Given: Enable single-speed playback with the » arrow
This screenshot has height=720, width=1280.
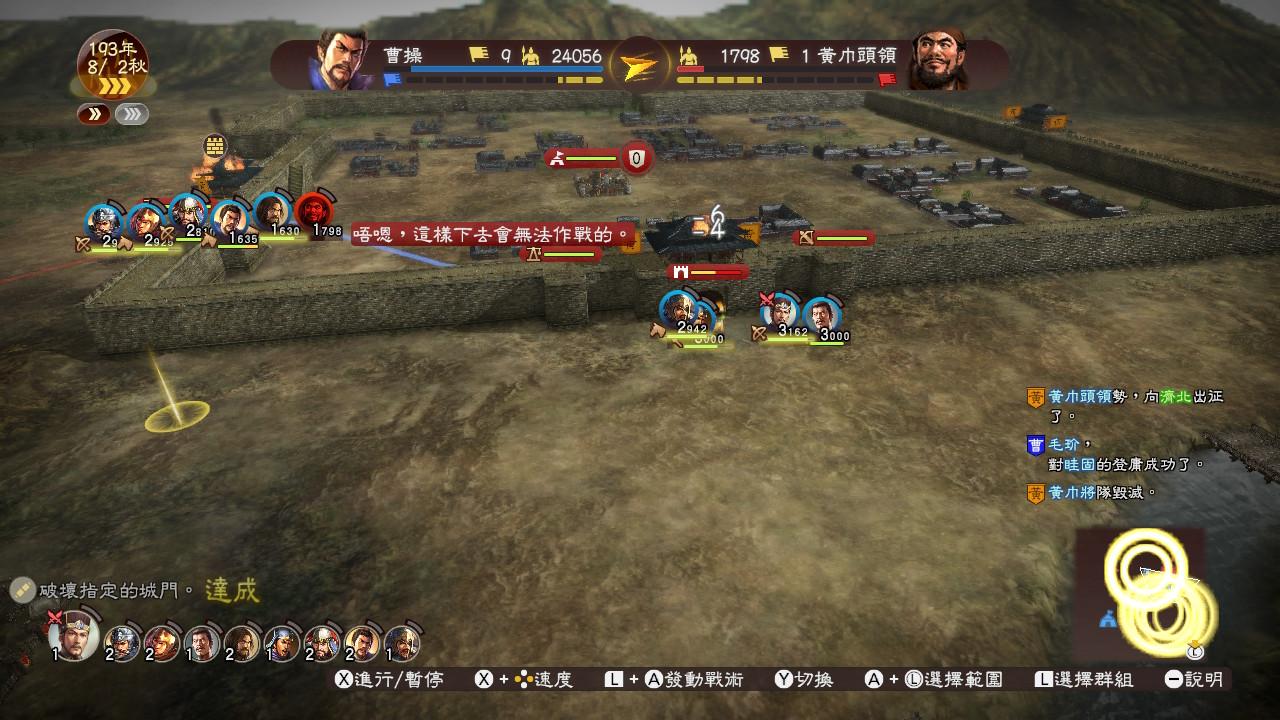Looking at the screenshot, I should click(93, 114).
